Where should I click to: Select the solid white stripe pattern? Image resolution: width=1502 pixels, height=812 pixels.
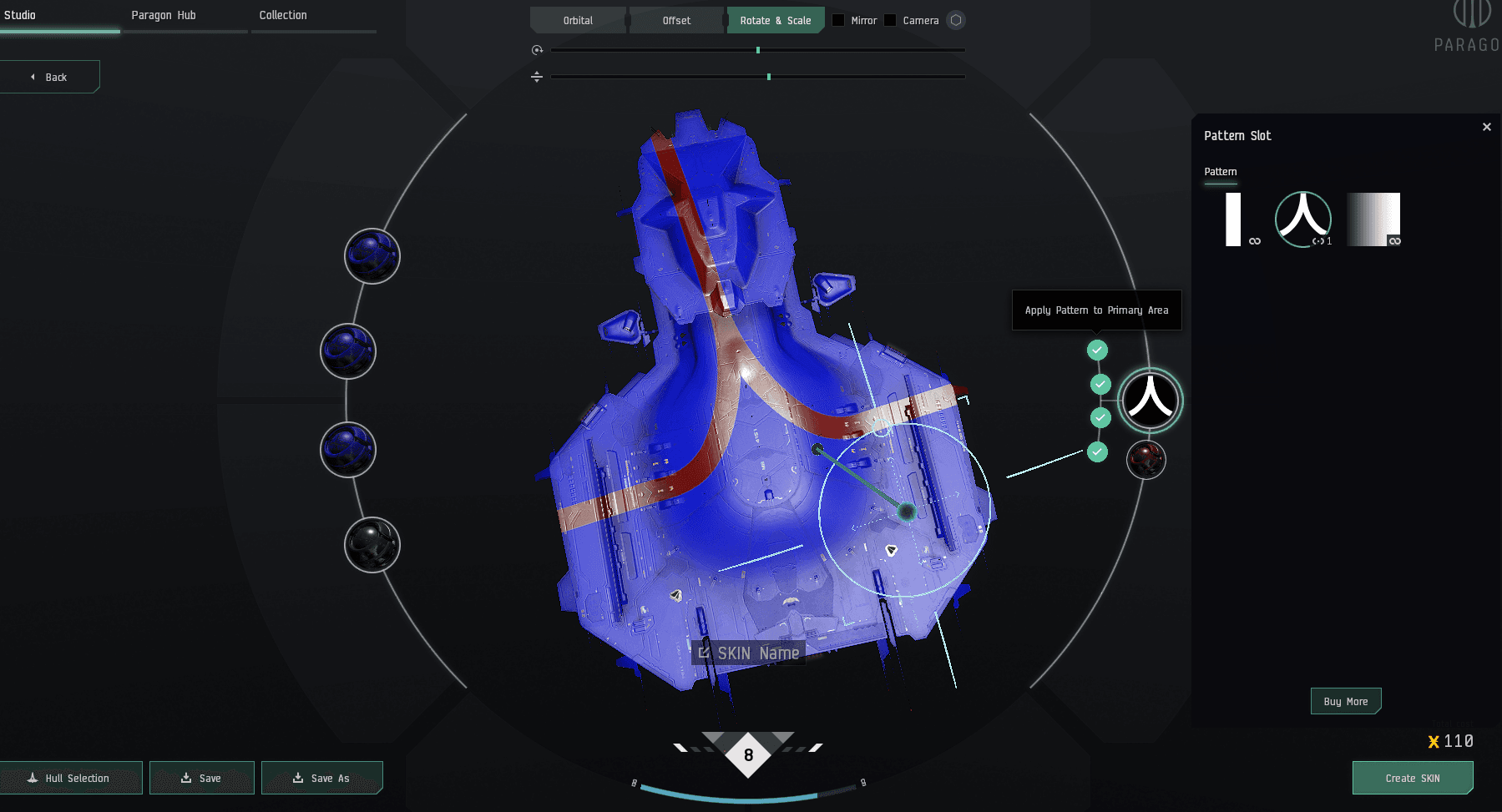pyautogui.click(x=1233, y=219)
